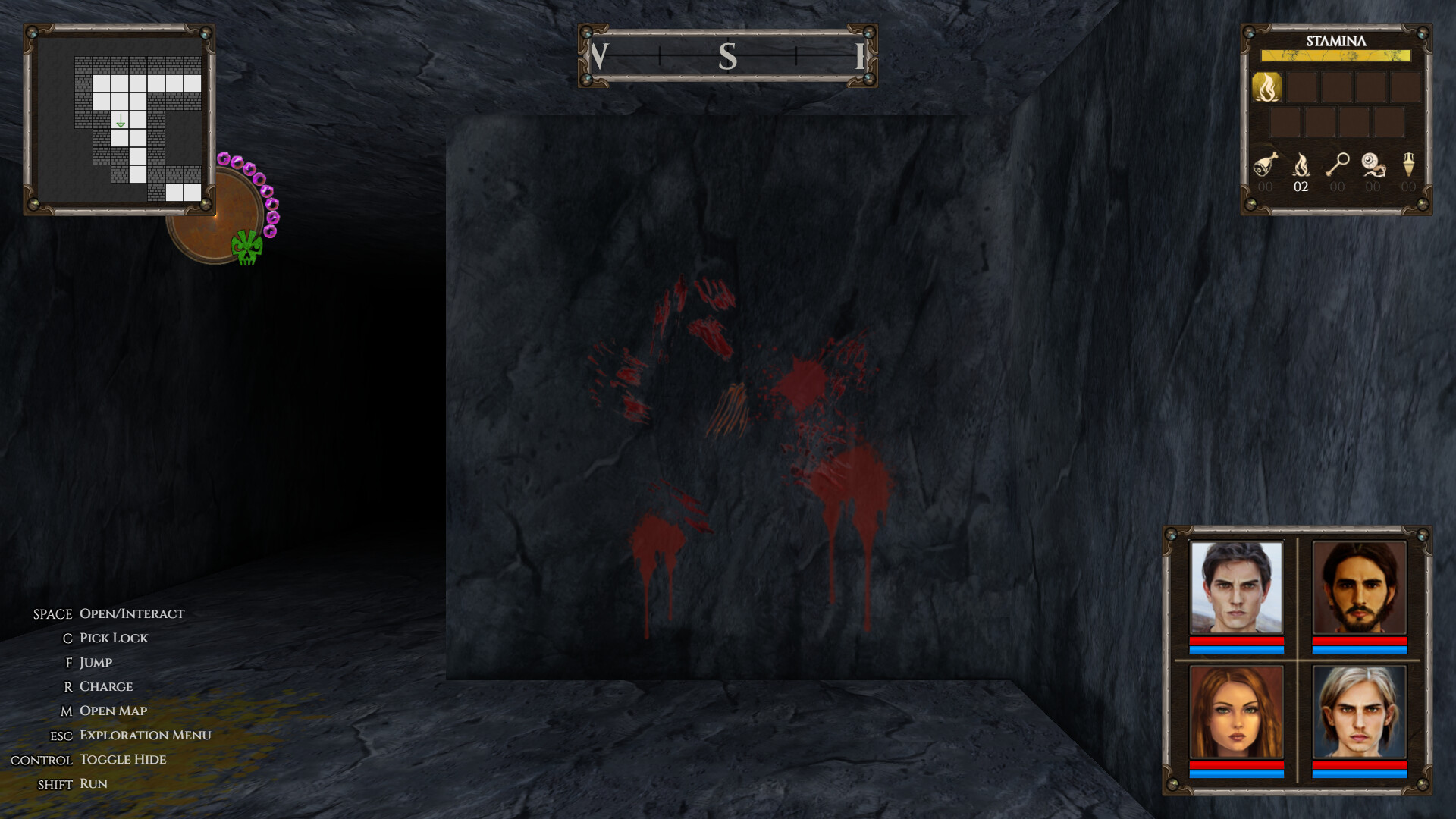The width and height of the screenshot is (1456, 819).
Task: Click the S marker on the compass bar
Action: (729, 55)
